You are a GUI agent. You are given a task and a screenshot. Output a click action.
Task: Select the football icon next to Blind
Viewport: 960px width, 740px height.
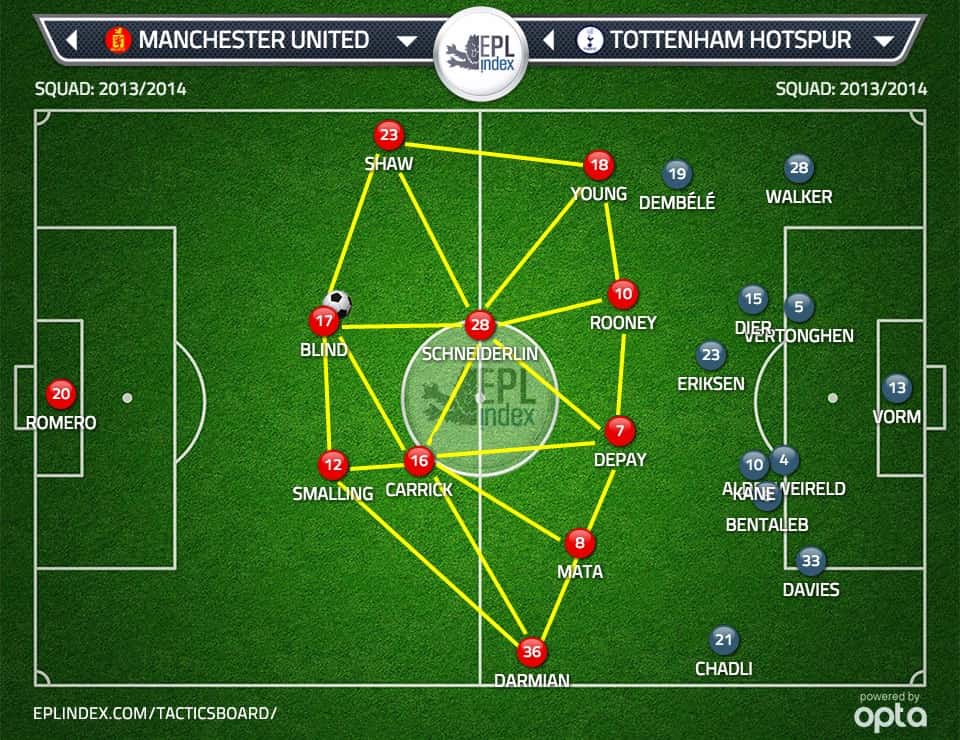coord(338,303)
